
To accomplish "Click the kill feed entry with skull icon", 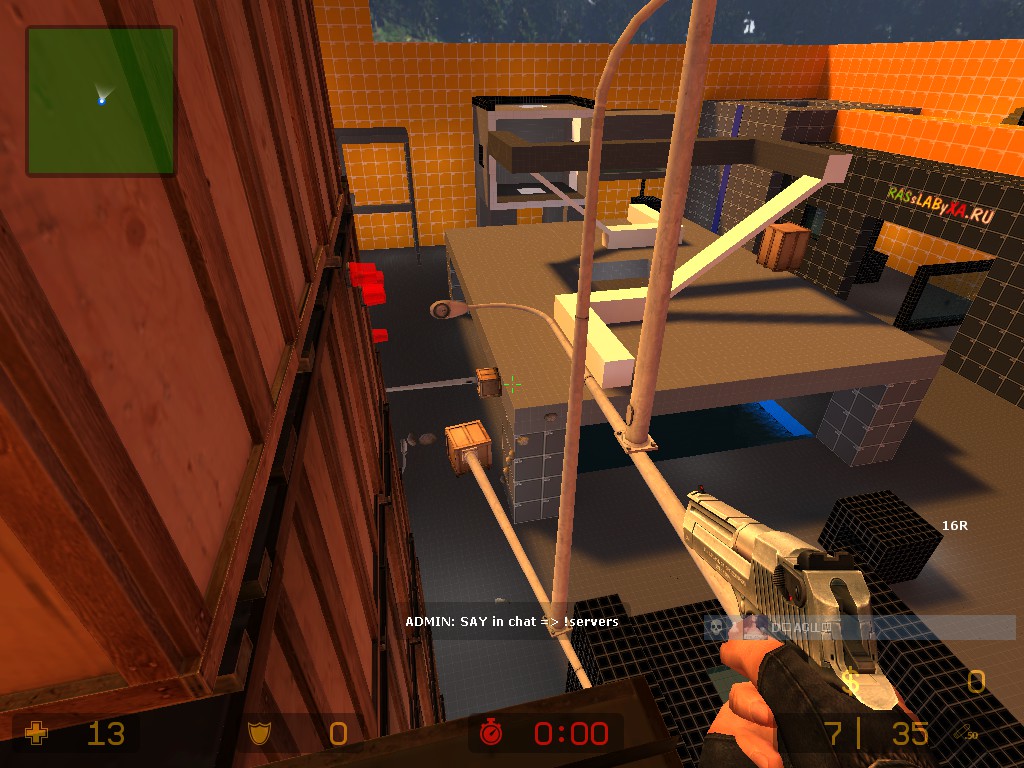I will click(860, 627).
